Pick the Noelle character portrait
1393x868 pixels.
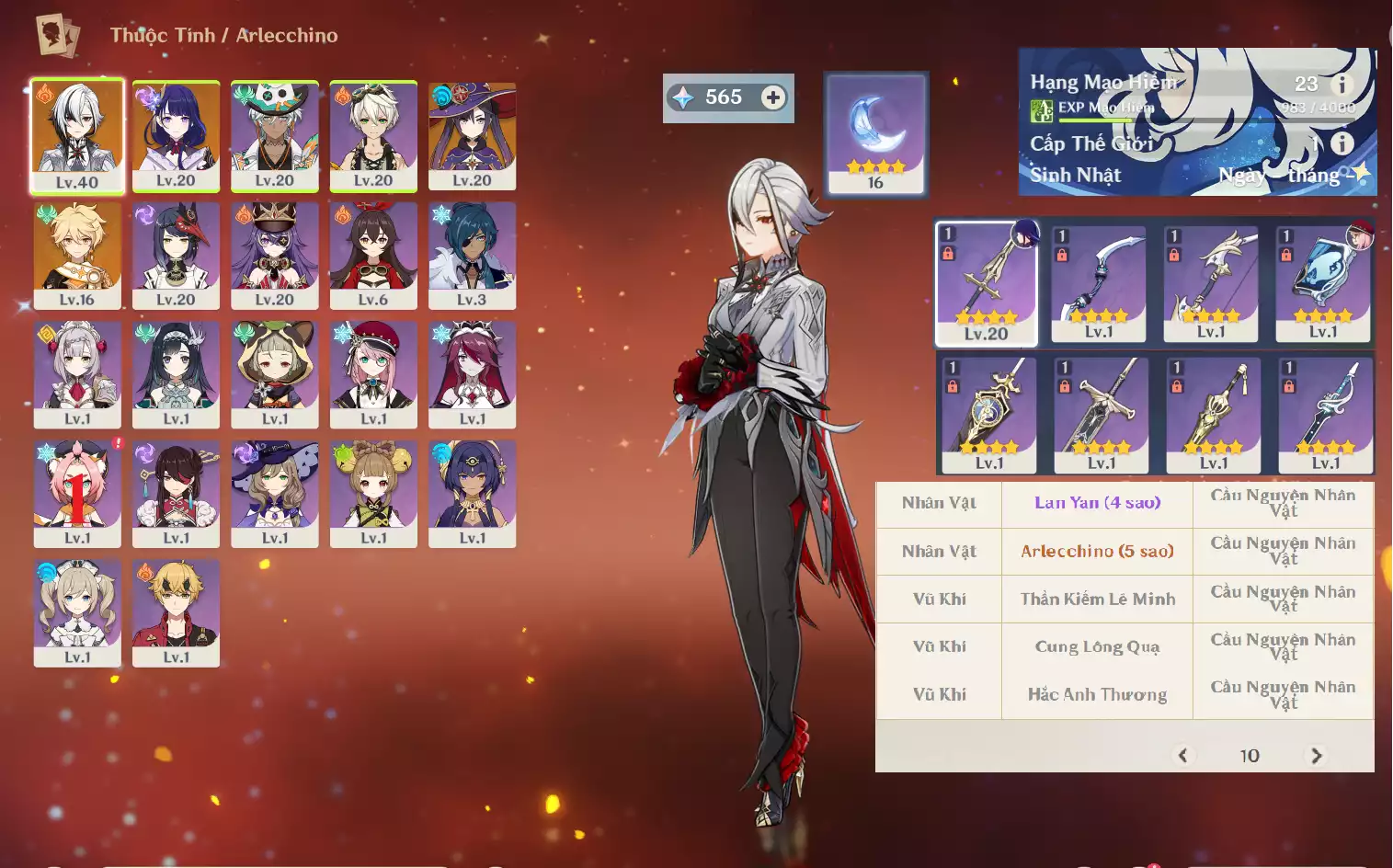click(x=77, y=374)
